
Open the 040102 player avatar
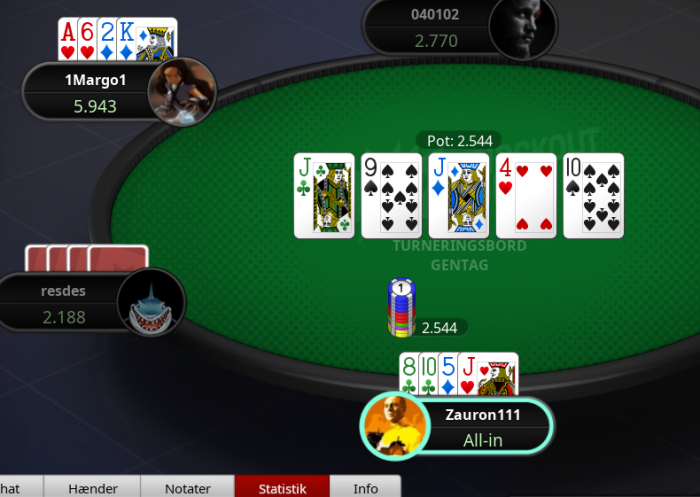coord(522,28)
